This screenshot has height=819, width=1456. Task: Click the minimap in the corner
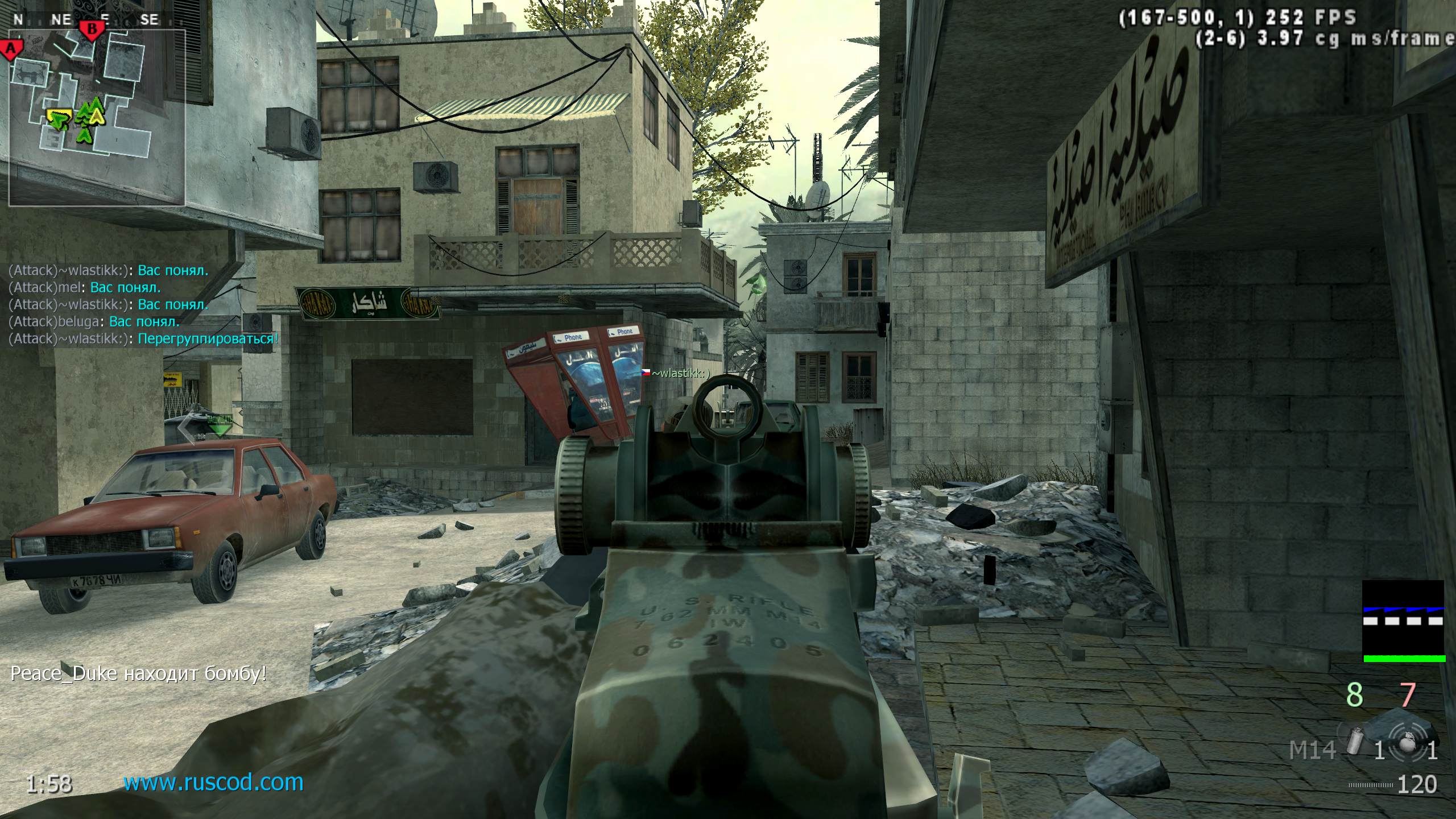[x=97, y=117]
